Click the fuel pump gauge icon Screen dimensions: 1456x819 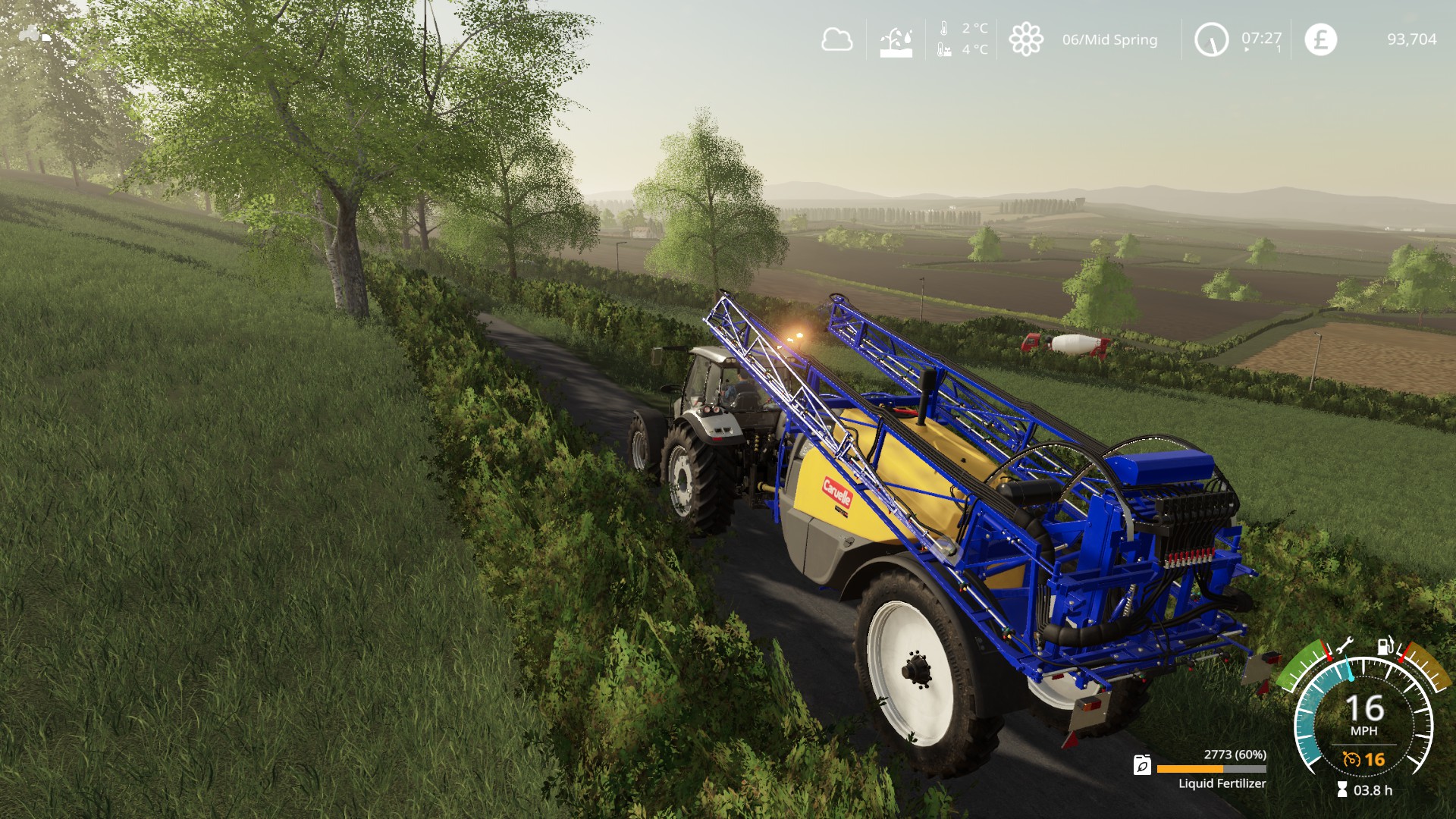click(1385, 645)
